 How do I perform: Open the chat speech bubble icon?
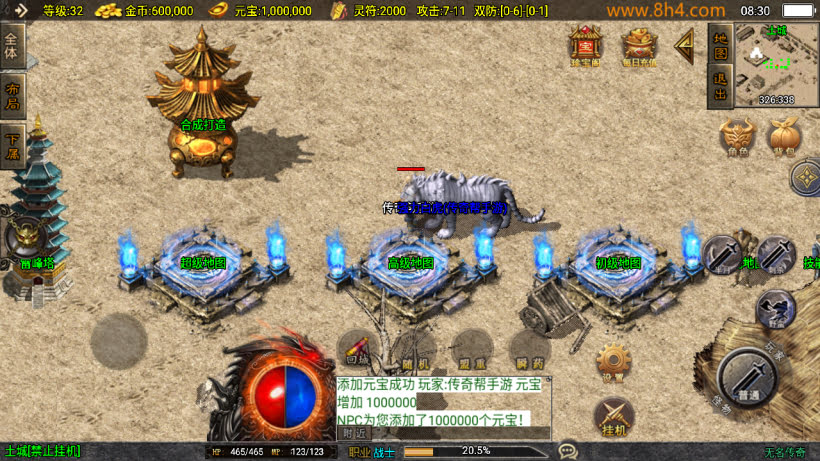click(568, 451)
